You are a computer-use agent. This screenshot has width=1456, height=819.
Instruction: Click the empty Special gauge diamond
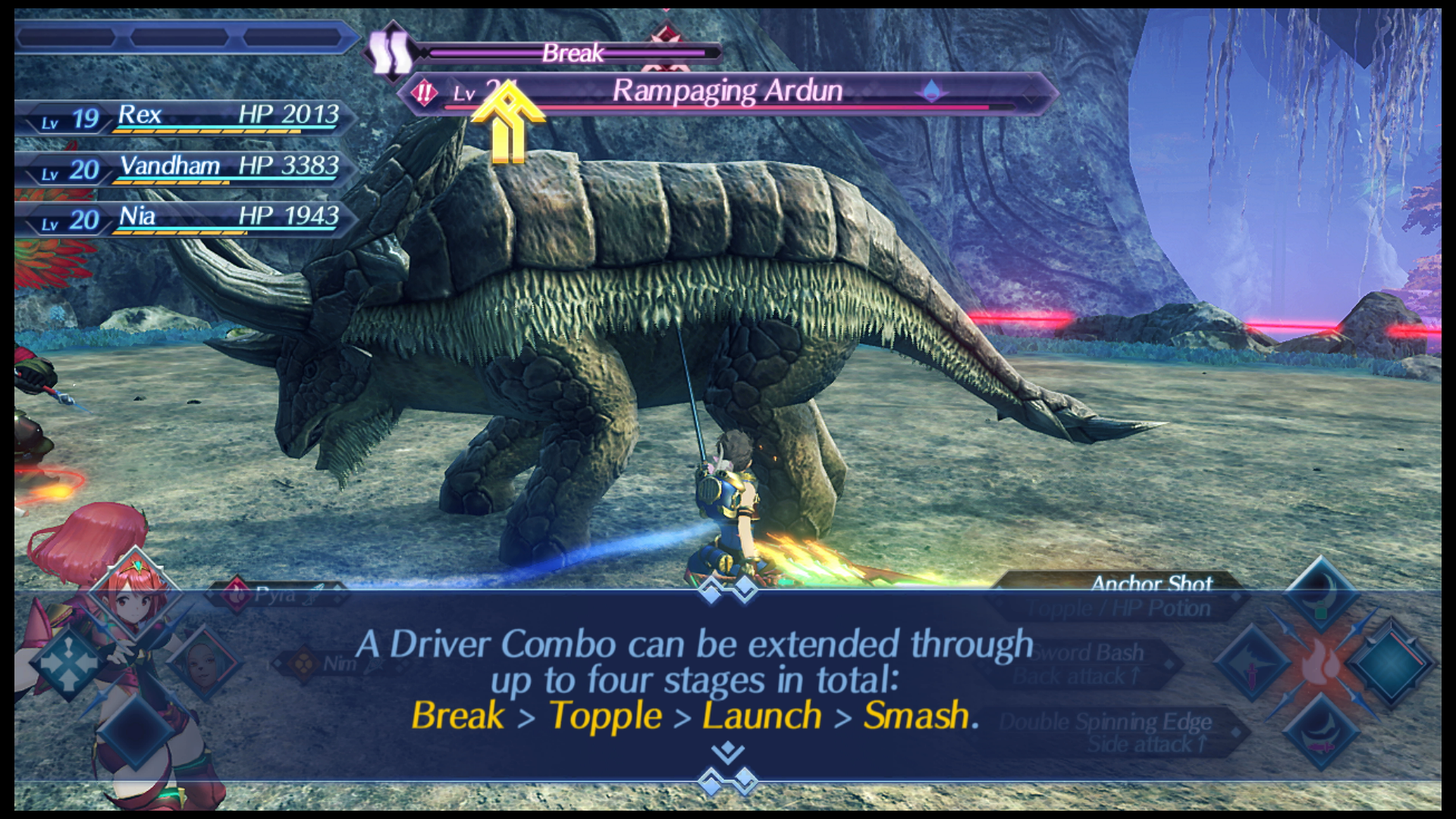[1391, 664]
